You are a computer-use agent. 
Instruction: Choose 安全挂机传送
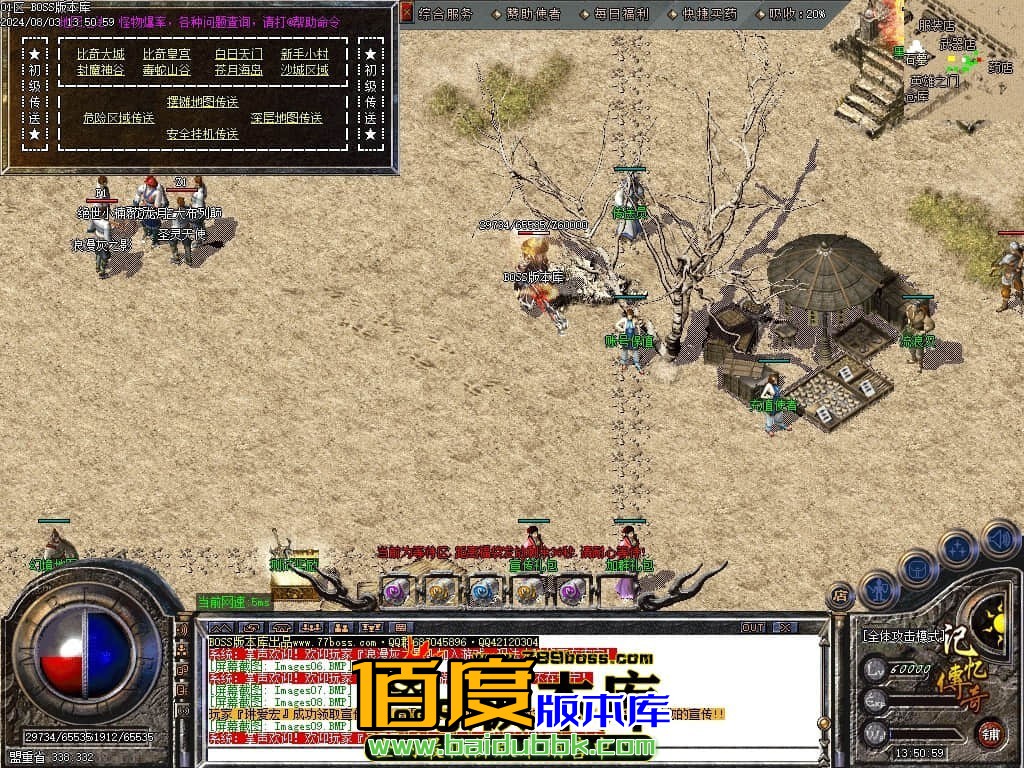[x=202, y=134]
